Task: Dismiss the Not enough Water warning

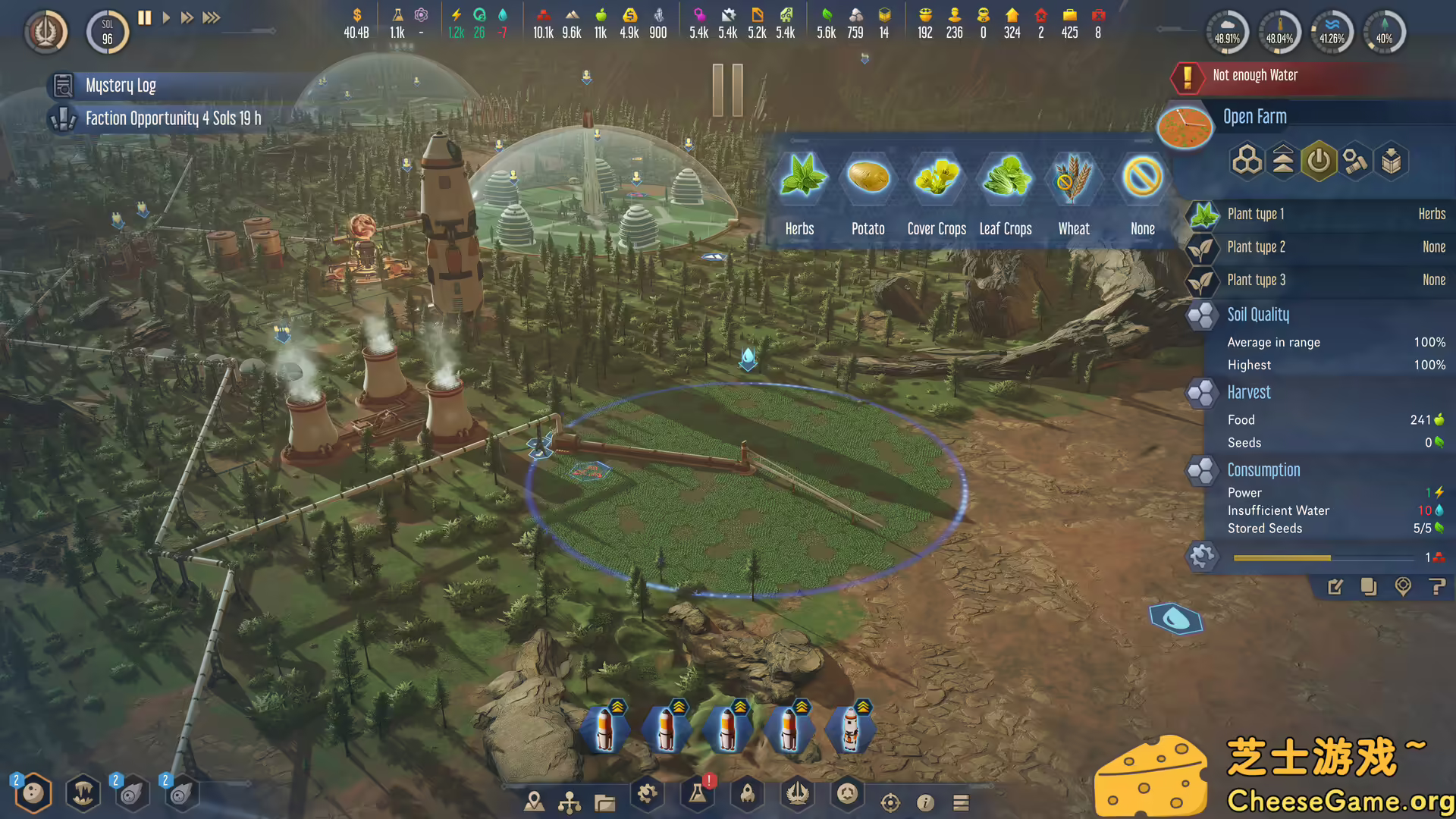Action: tap(1289, 76)
